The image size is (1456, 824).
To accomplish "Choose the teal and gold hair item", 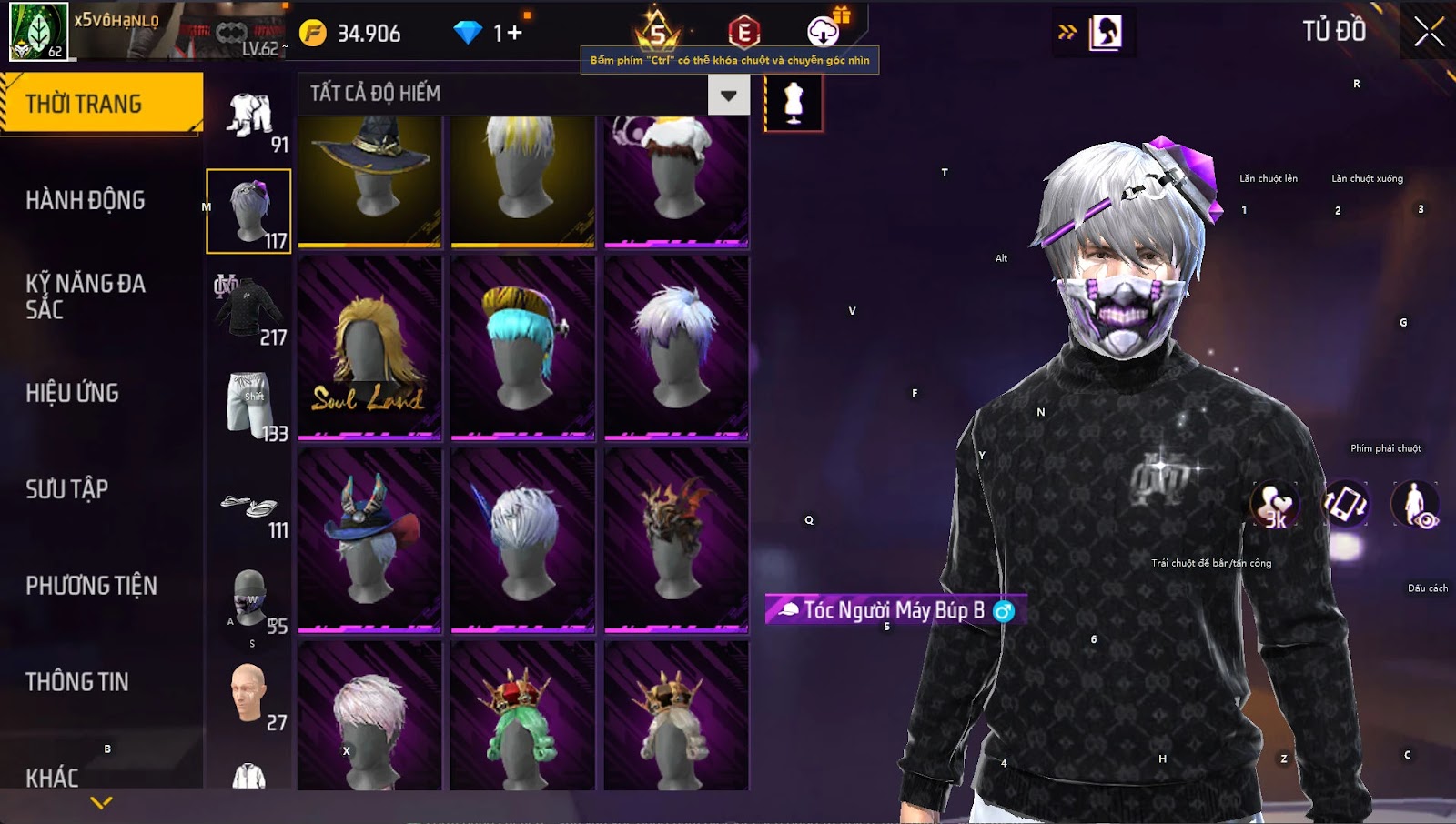I will pos(522,347).
